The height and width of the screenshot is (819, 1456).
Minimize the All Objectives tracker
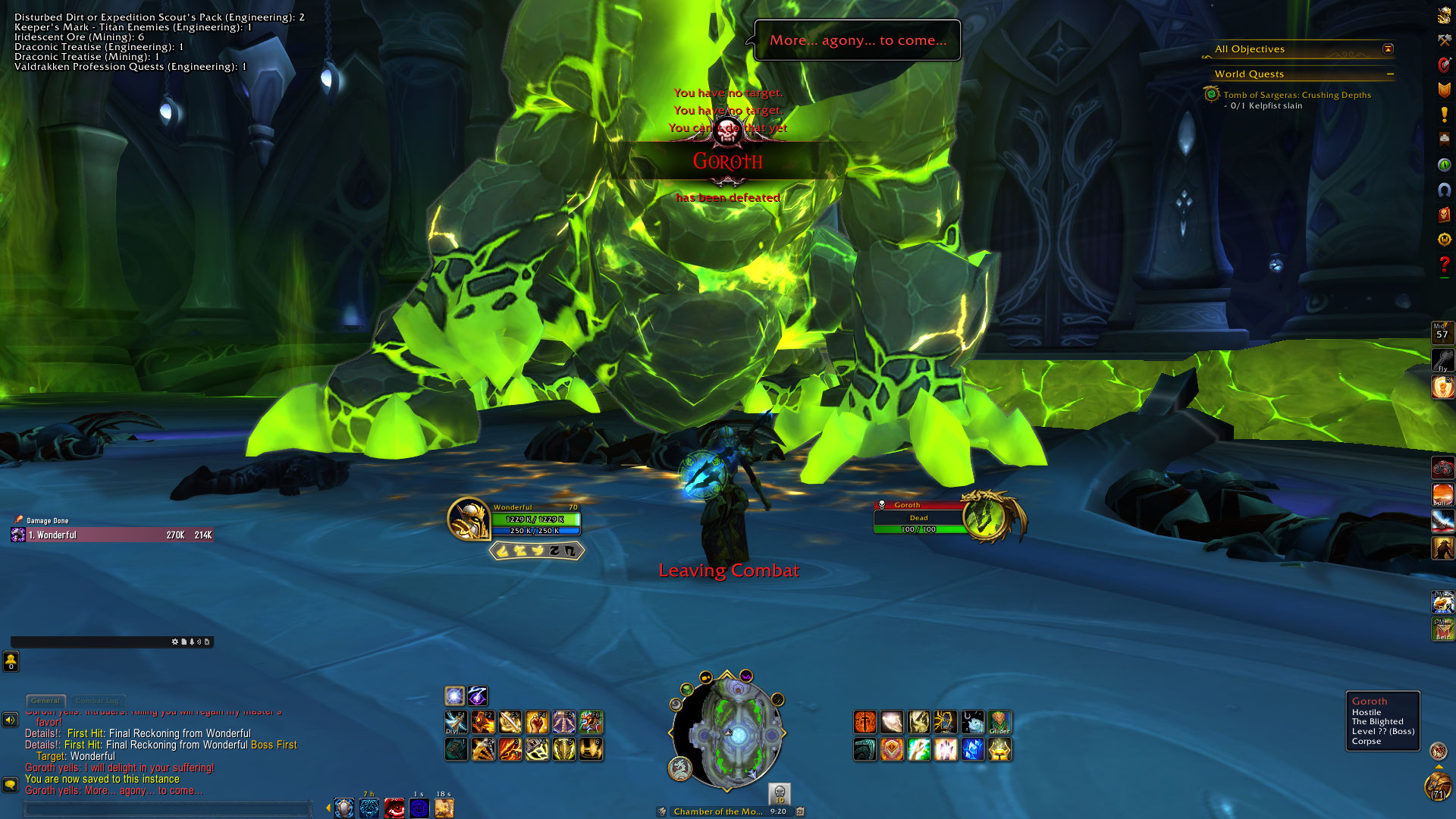[1388, 49]
